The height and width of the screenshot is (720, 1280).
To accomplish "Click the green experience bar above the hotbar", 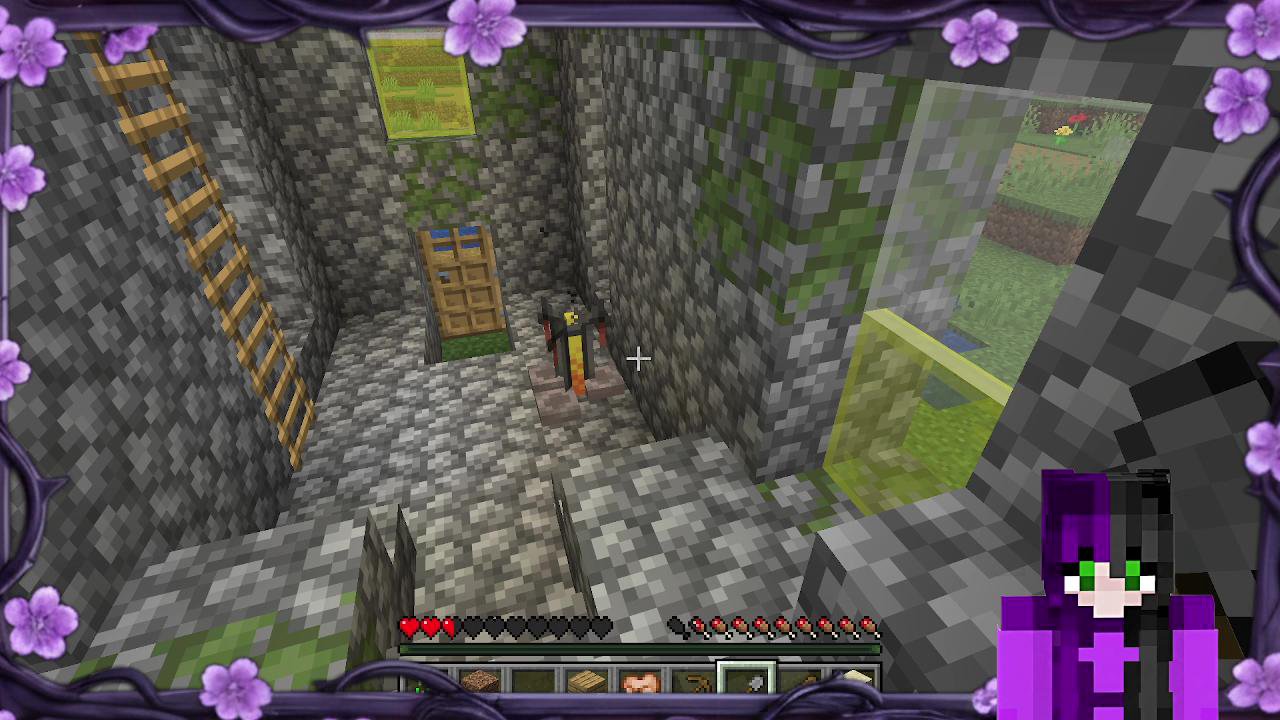I will 640,650.
